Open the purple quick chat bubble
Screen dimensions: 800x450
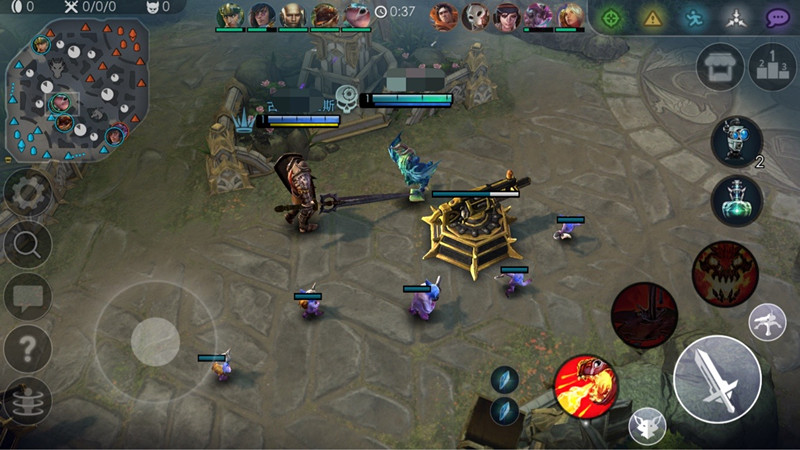tap(779, 17)
